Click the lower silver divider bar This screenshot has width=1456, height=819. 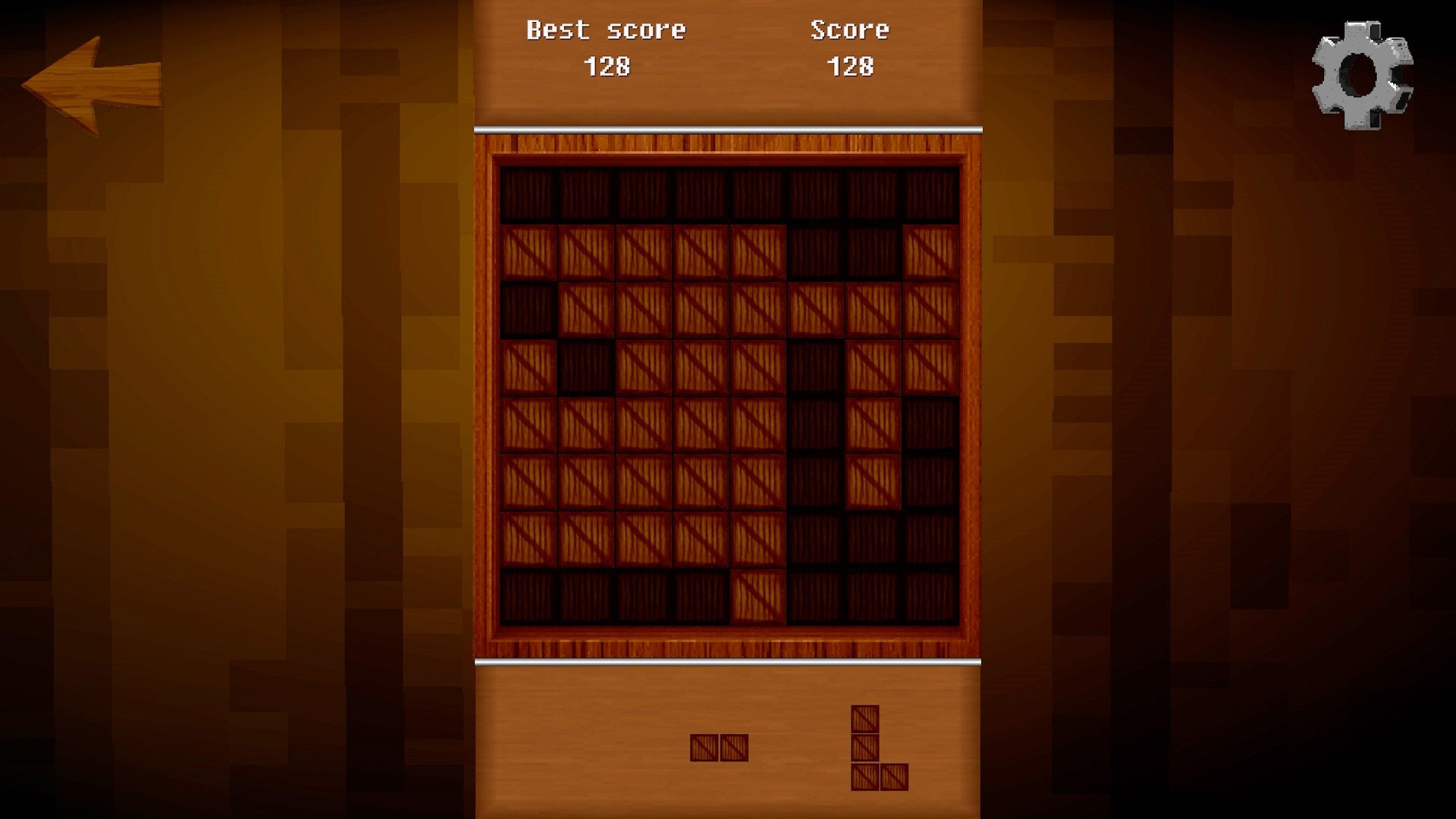[x=728, y=662]
